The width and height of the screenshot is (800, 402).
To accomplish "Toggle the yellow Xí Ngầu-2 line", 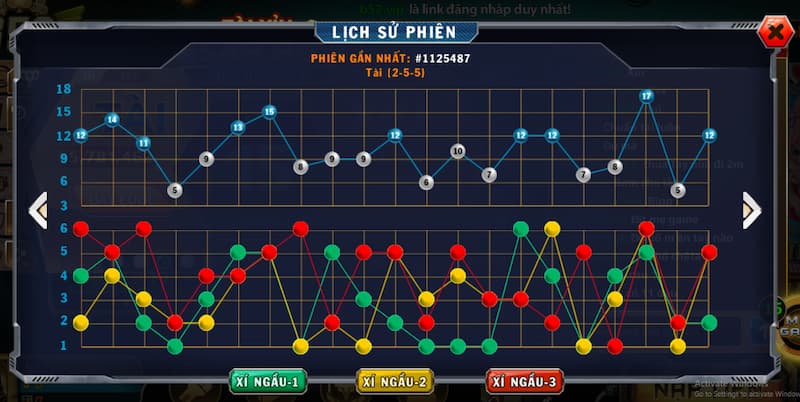I will point(396,381).
